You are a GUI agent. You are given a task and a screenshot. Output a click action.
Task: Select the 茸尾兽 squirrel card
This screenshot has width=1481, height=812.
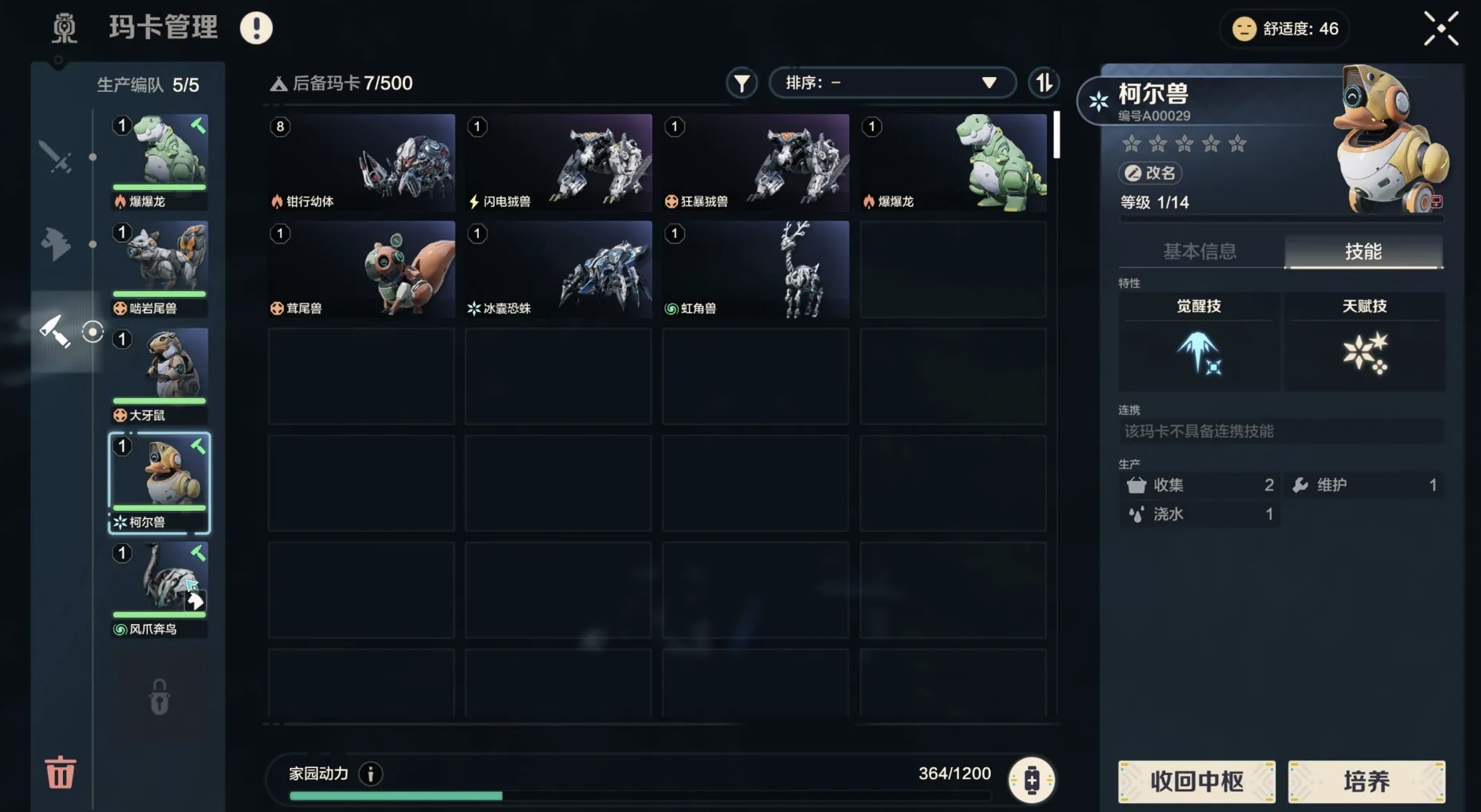[x=361, y=270]
